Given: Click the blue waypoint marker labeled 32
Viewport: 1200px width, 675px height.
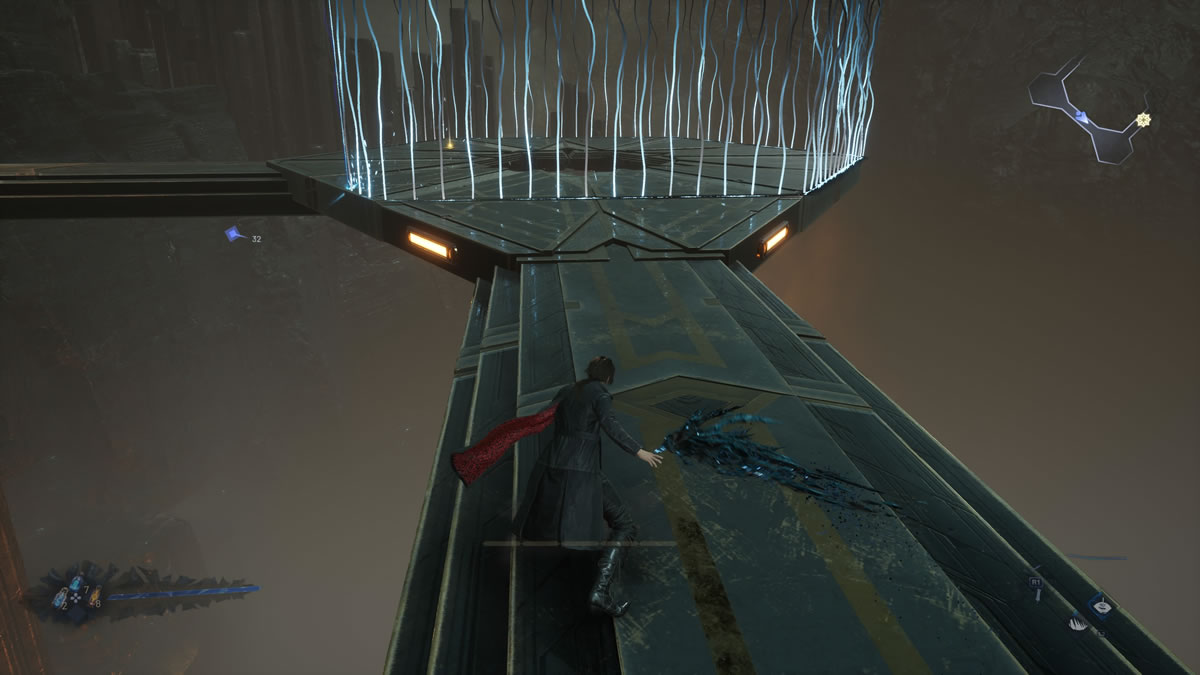Looking at the screenshot, I should coord(233,234).
